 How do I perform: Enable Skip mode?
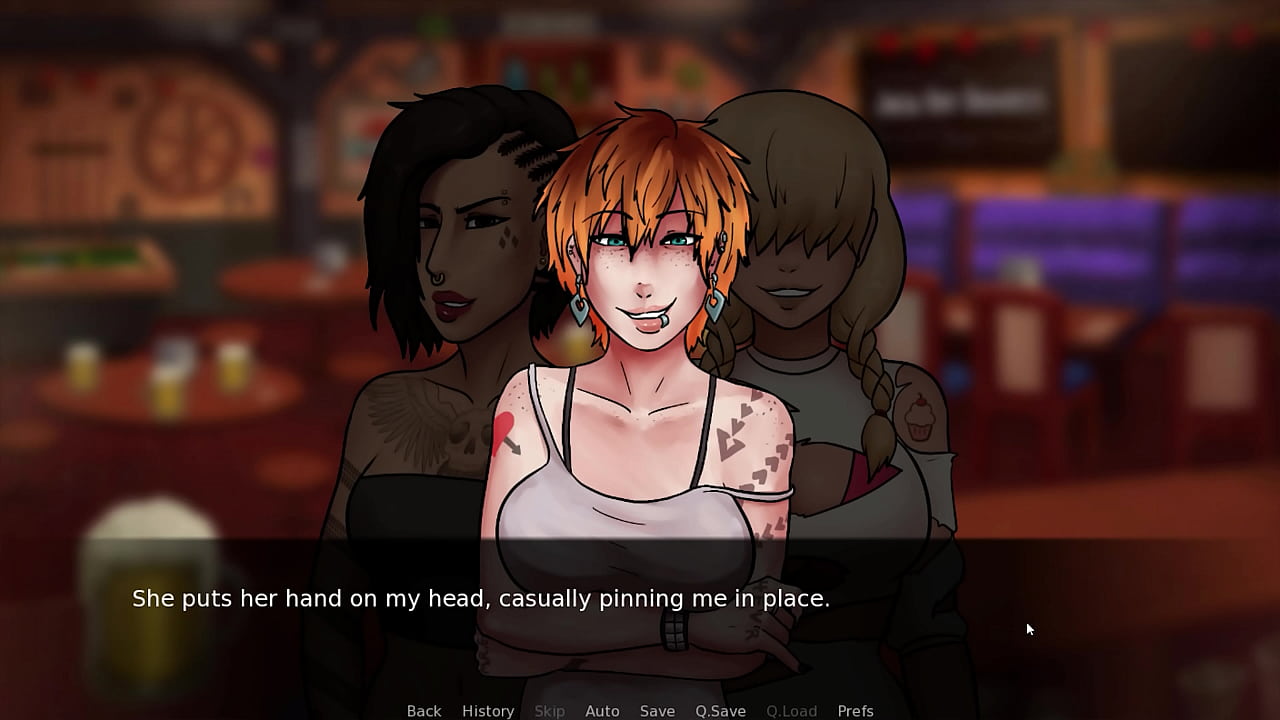pyautogui.click(x=549, y=710)
